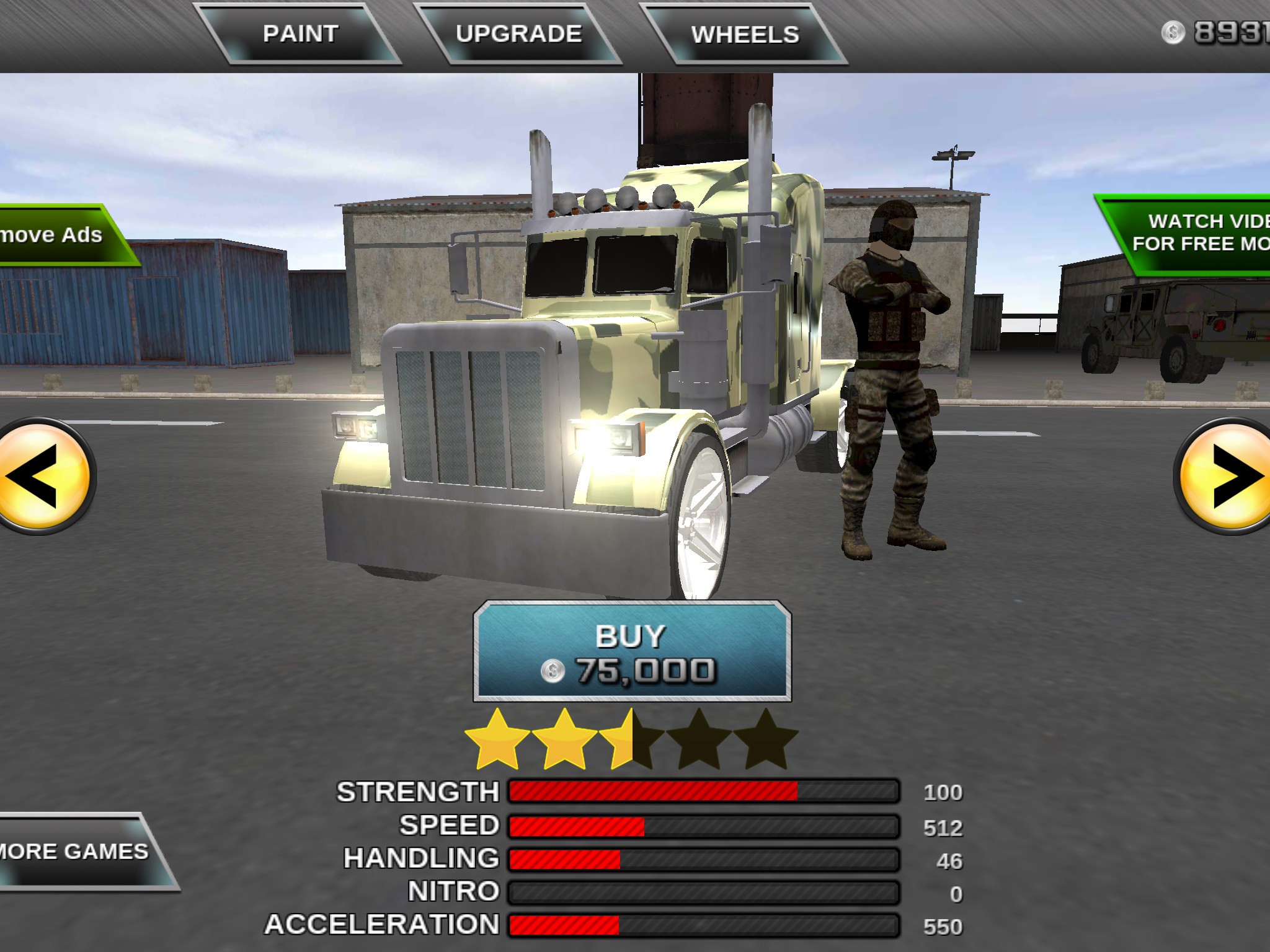Open the Paint customization menu
This screenshot has width=1270, height=952.
(300, 34)
